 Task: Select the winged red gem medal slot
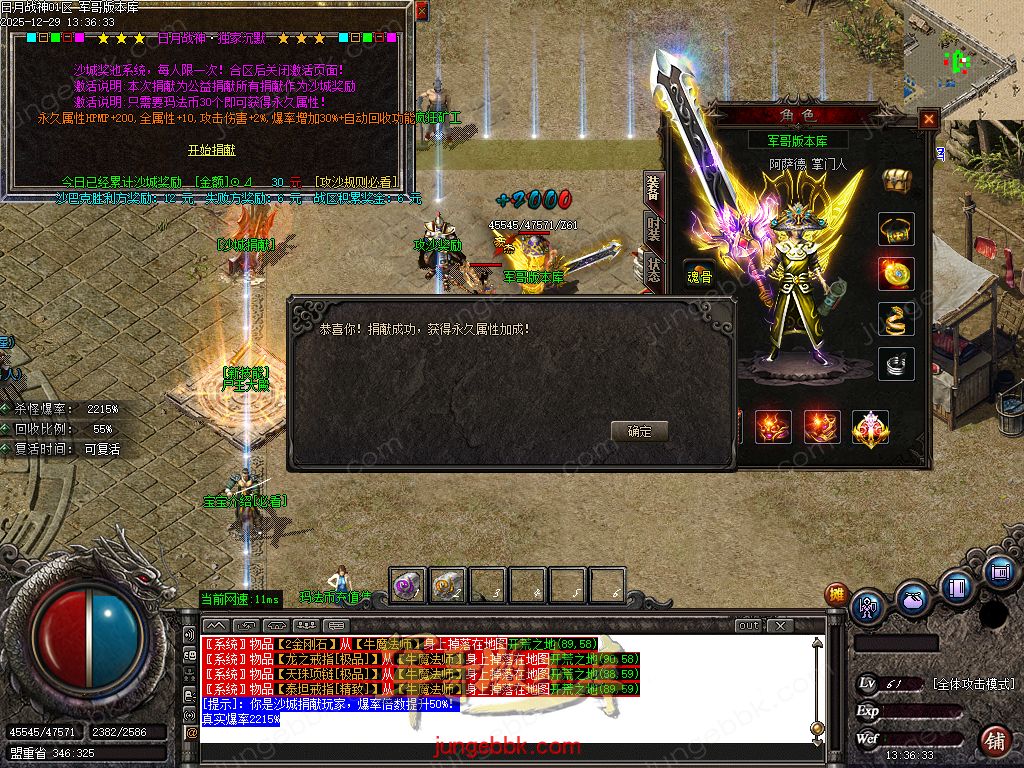tap(870, 427)
